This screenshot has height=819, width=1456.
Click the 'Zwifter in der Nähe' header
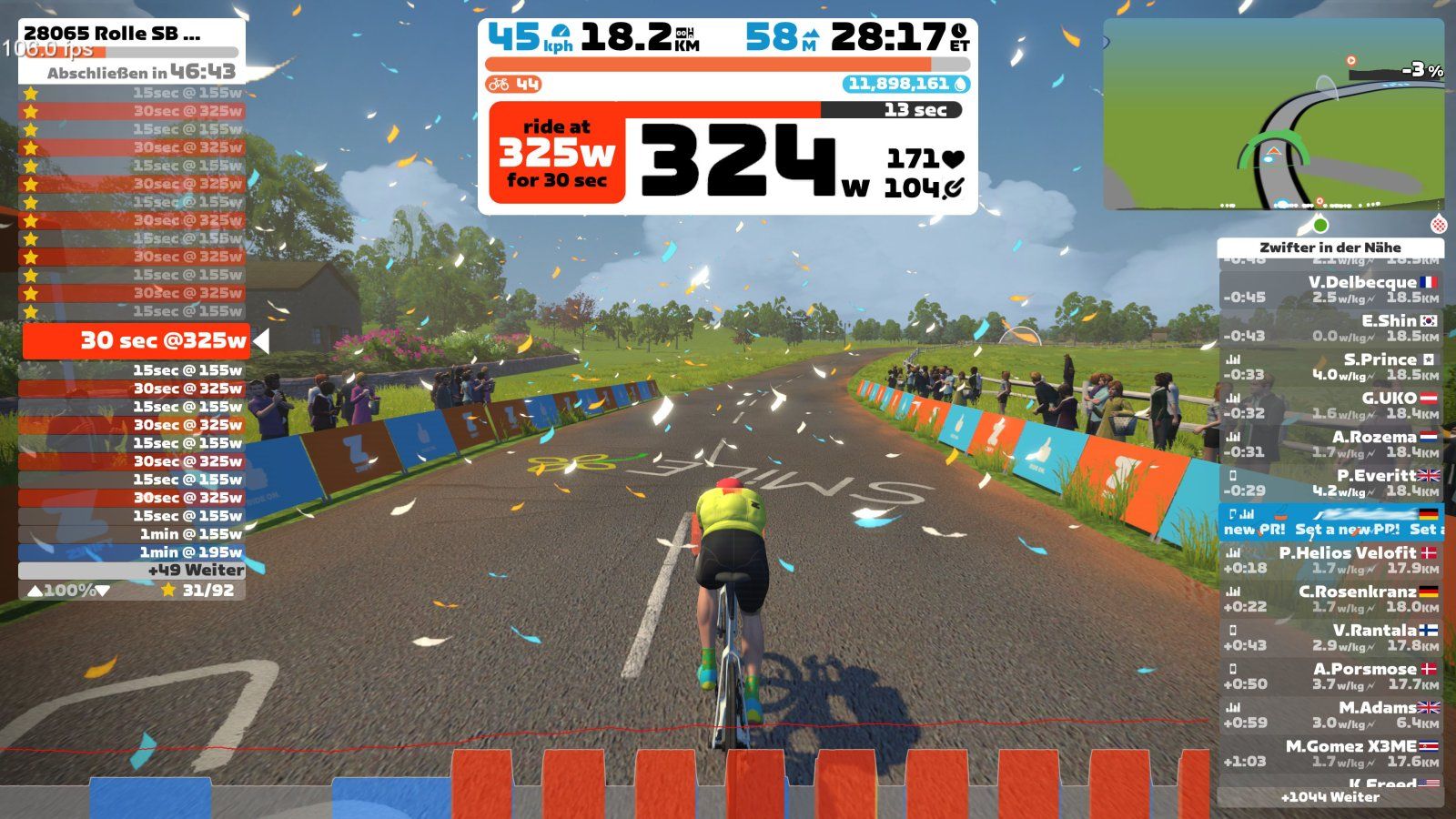[1330, 248]
